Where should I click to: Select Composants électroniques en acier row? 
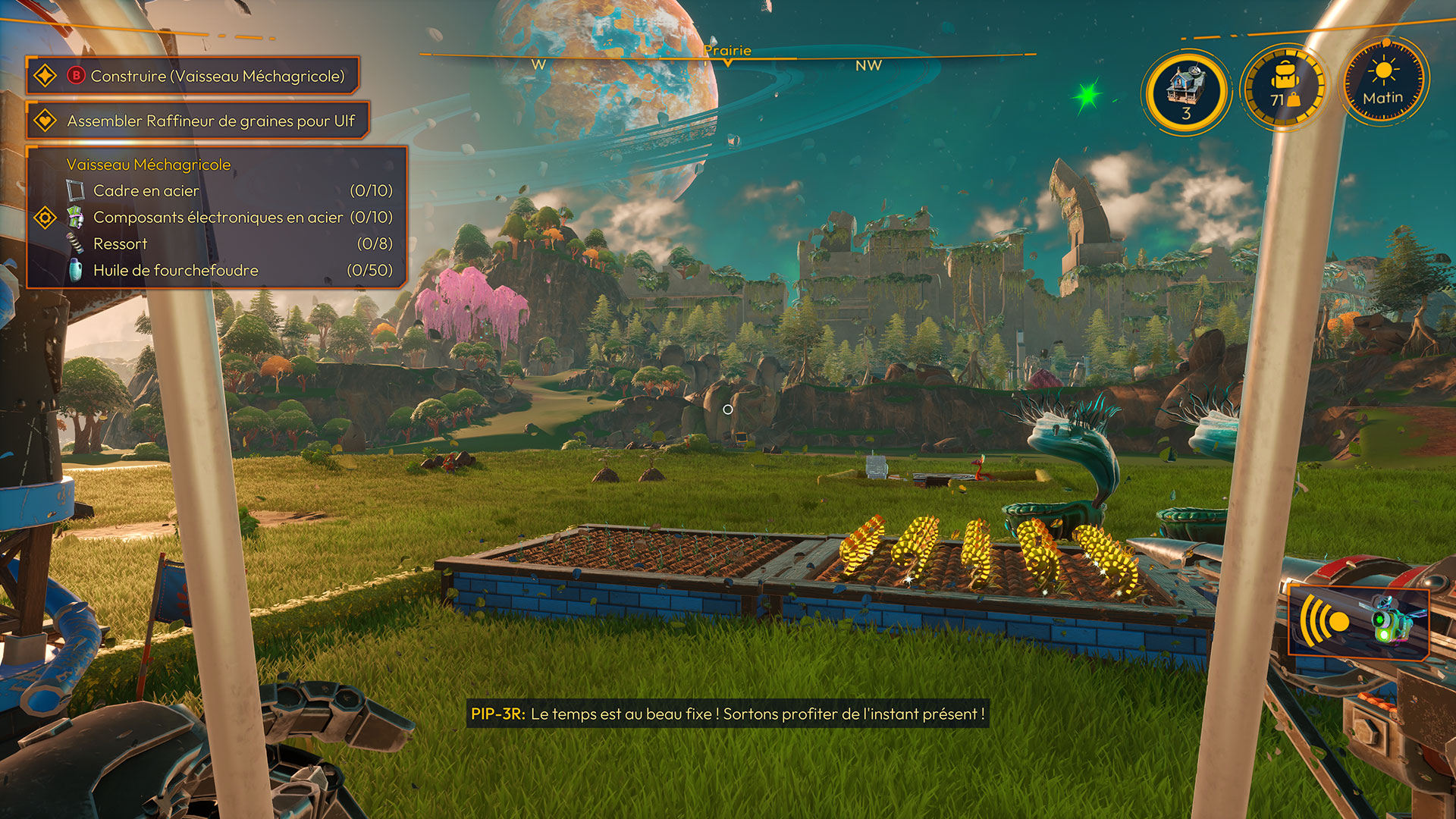click(227, 217)
